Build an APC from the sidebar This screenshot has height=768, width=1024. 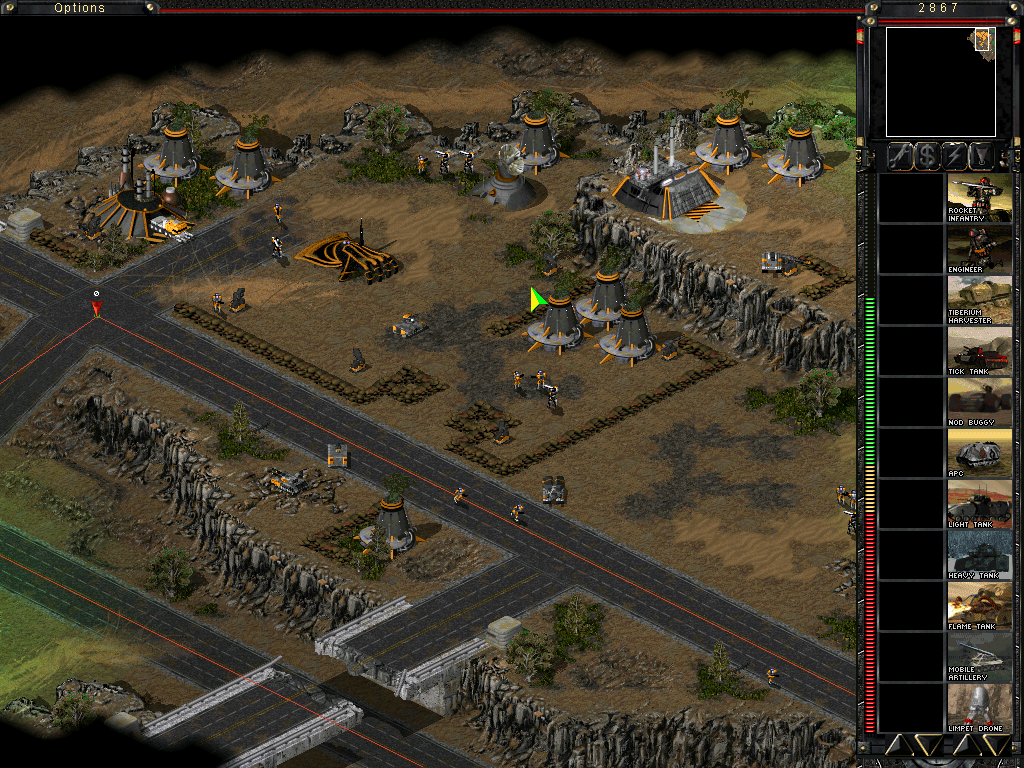980,453
